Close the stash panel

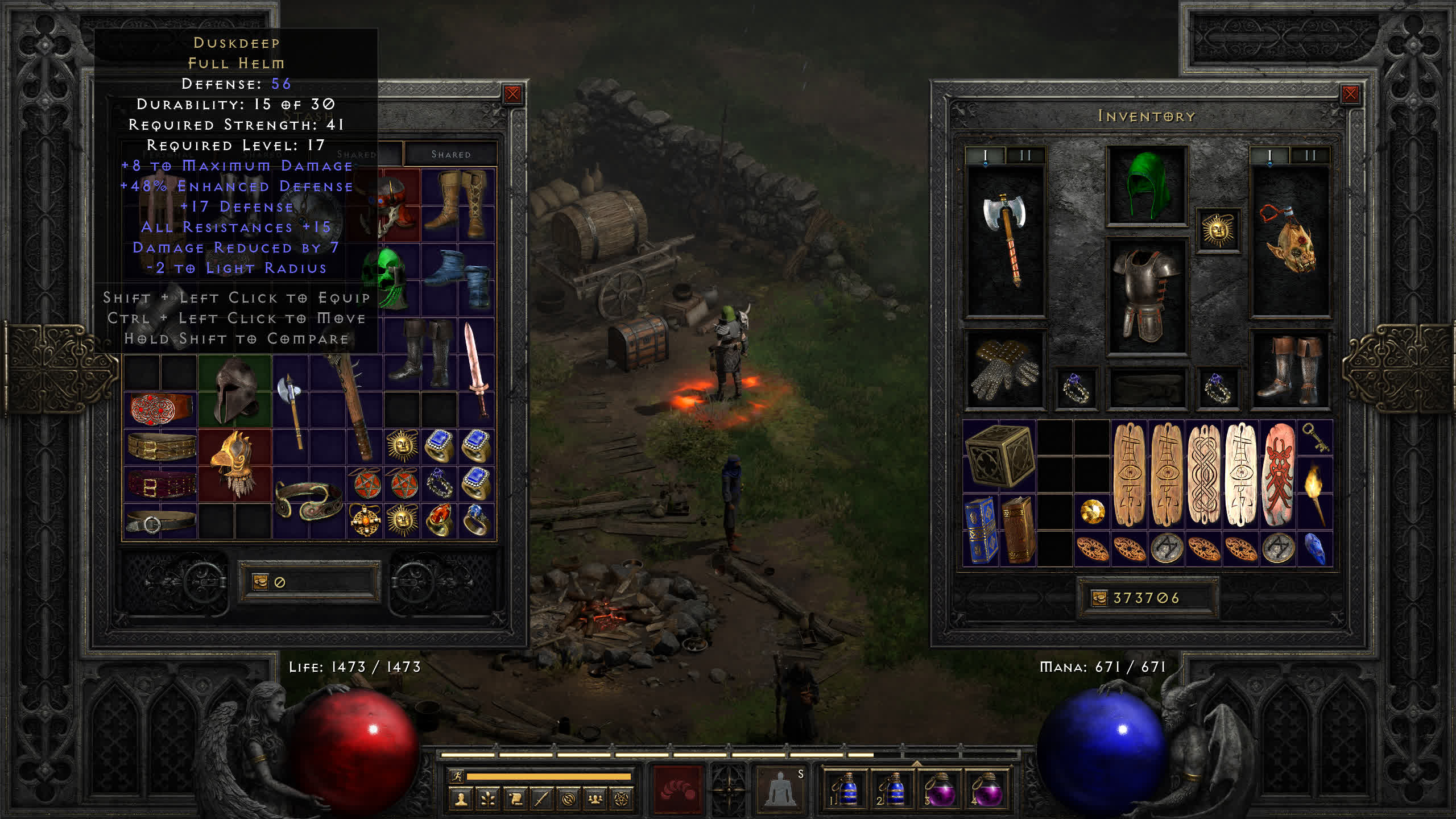[x=512, y=94]
